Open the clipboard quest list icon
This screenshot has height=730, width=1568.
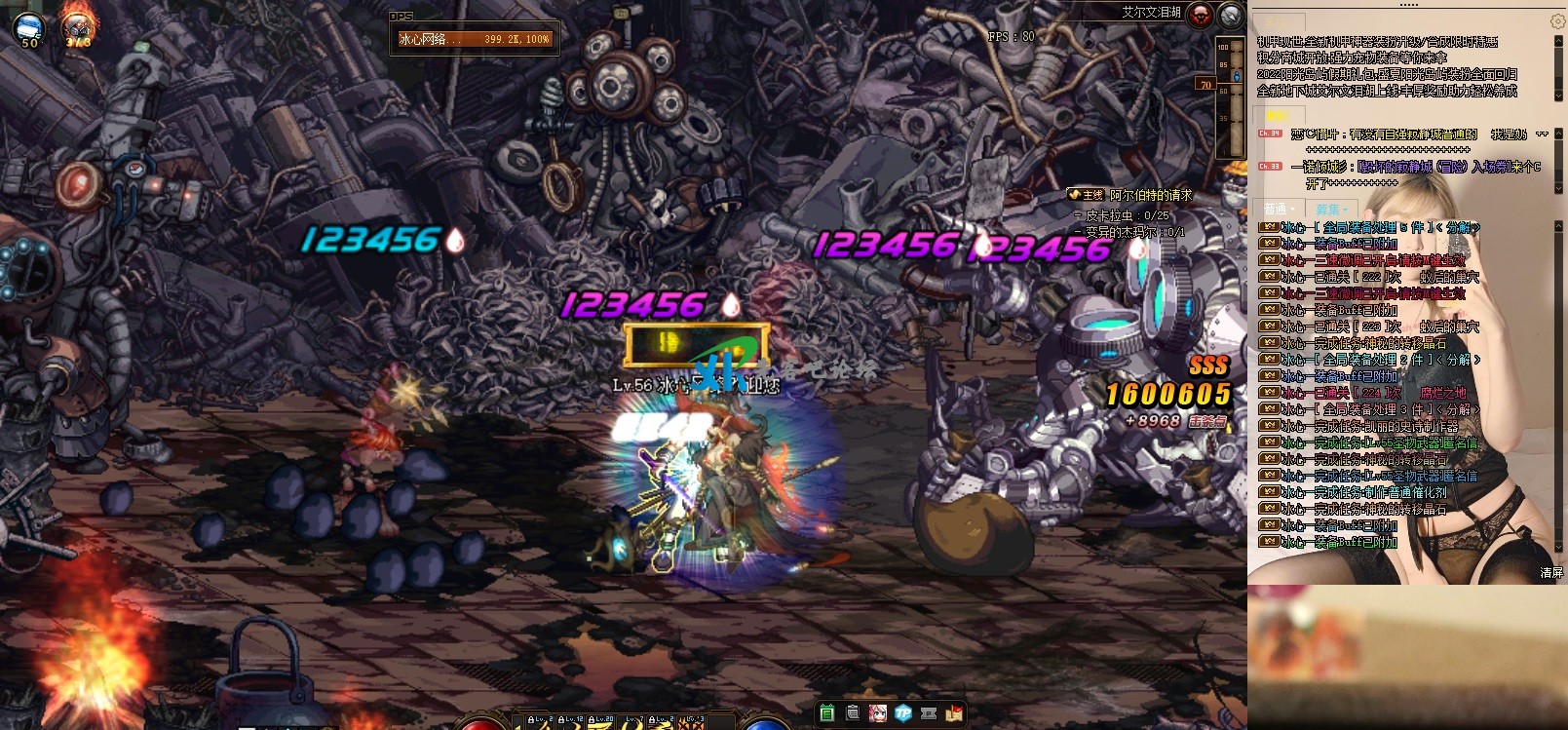coord(853,712)
